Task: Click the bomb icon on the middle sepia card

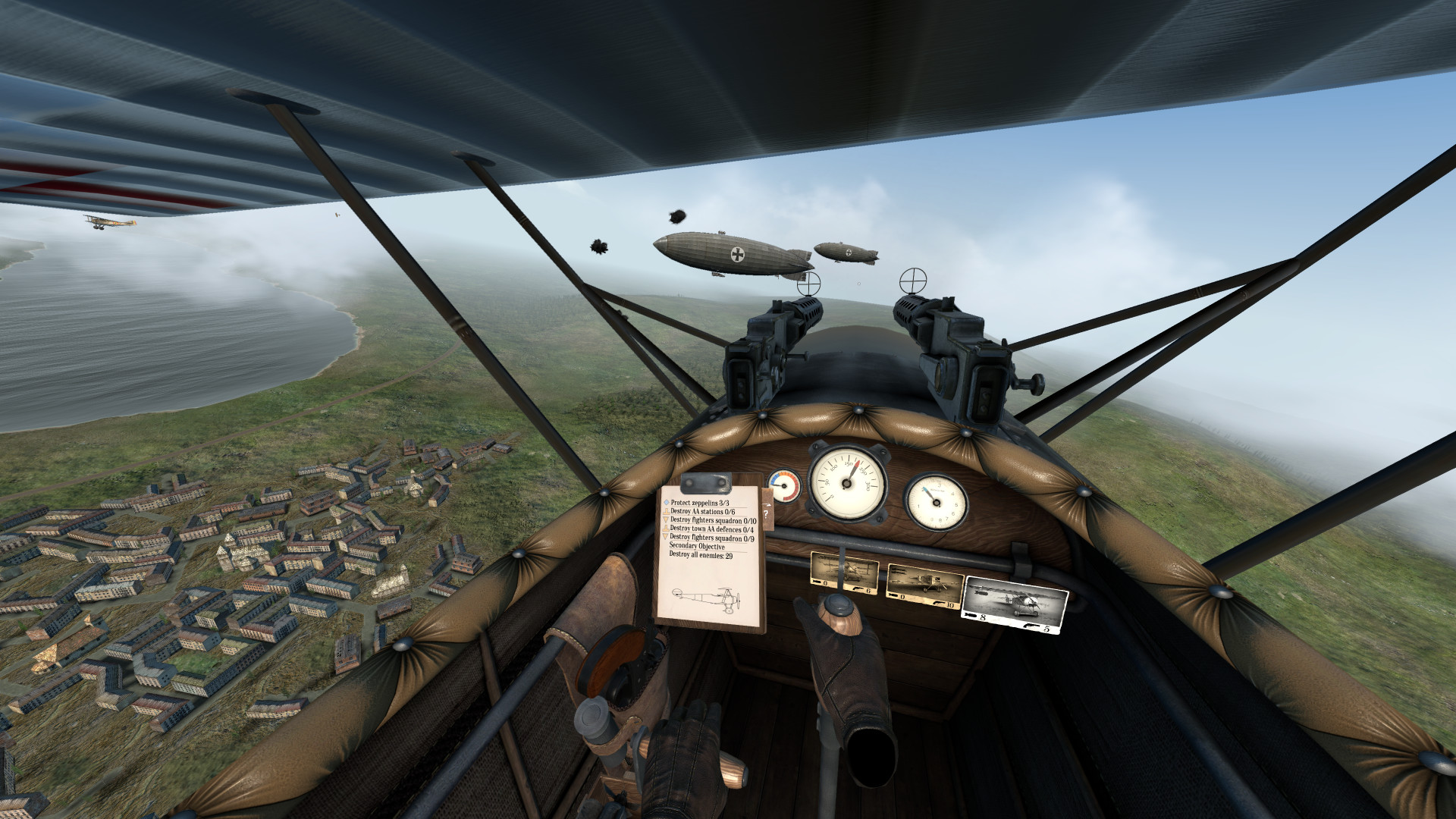Action: click(x=894, y=595)
